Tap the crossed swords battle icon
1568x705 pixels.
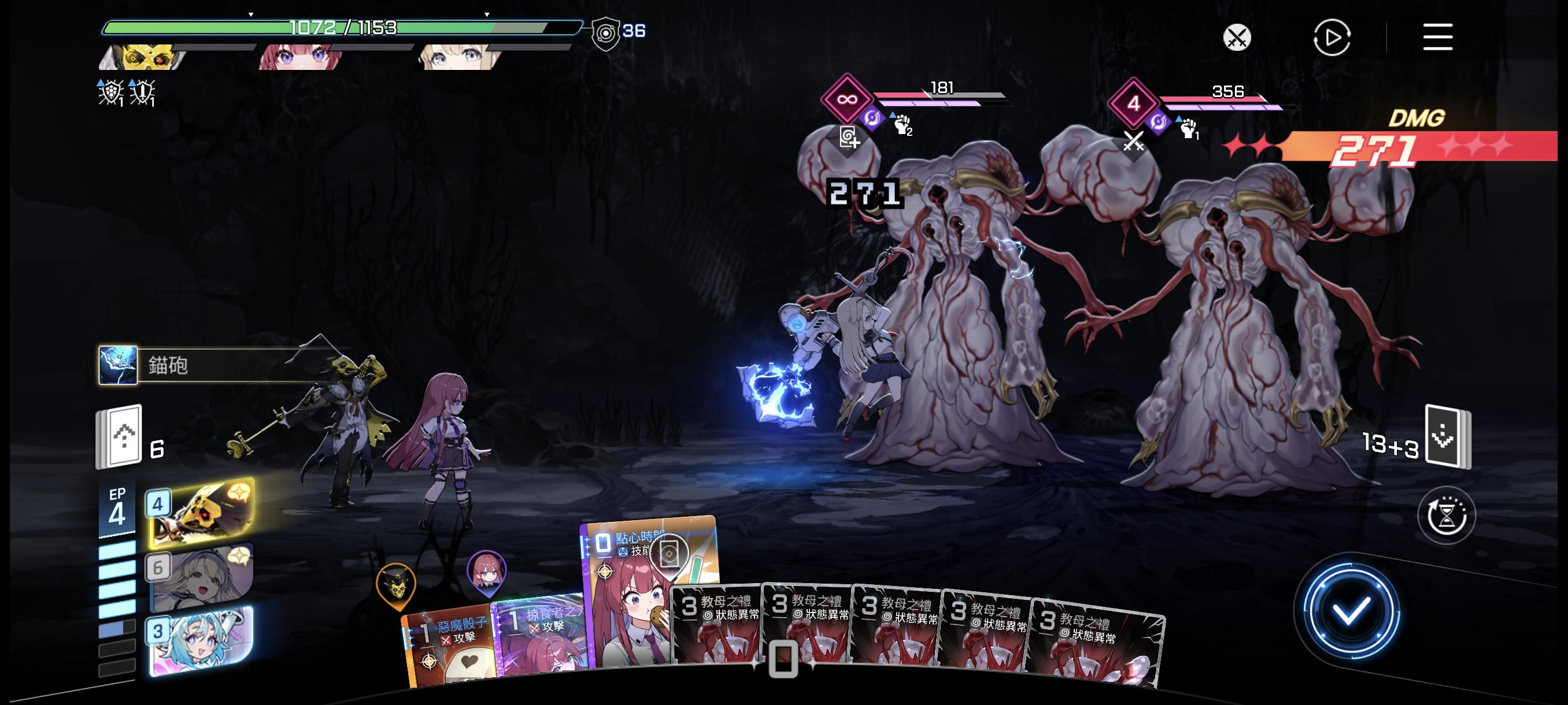tap(1236, 38)
